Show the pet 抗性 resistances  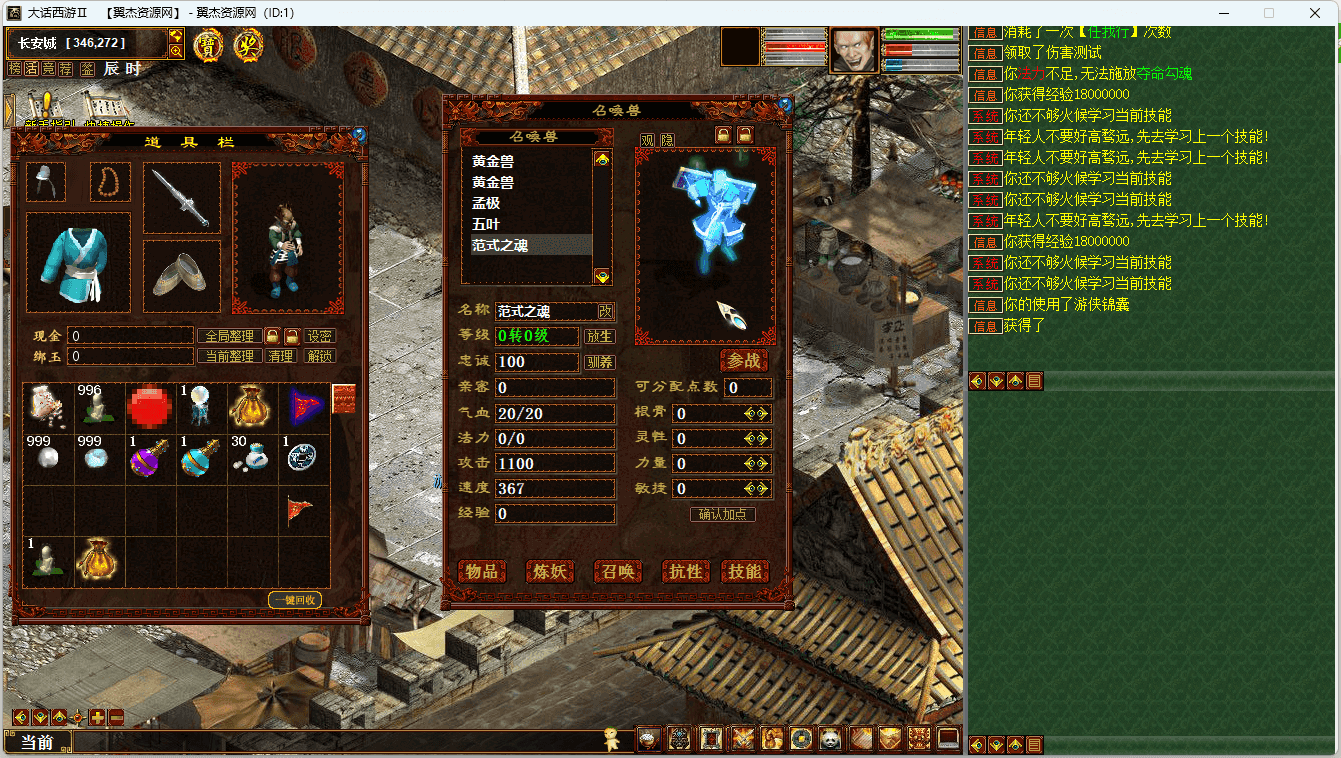(x=685, y=571)
